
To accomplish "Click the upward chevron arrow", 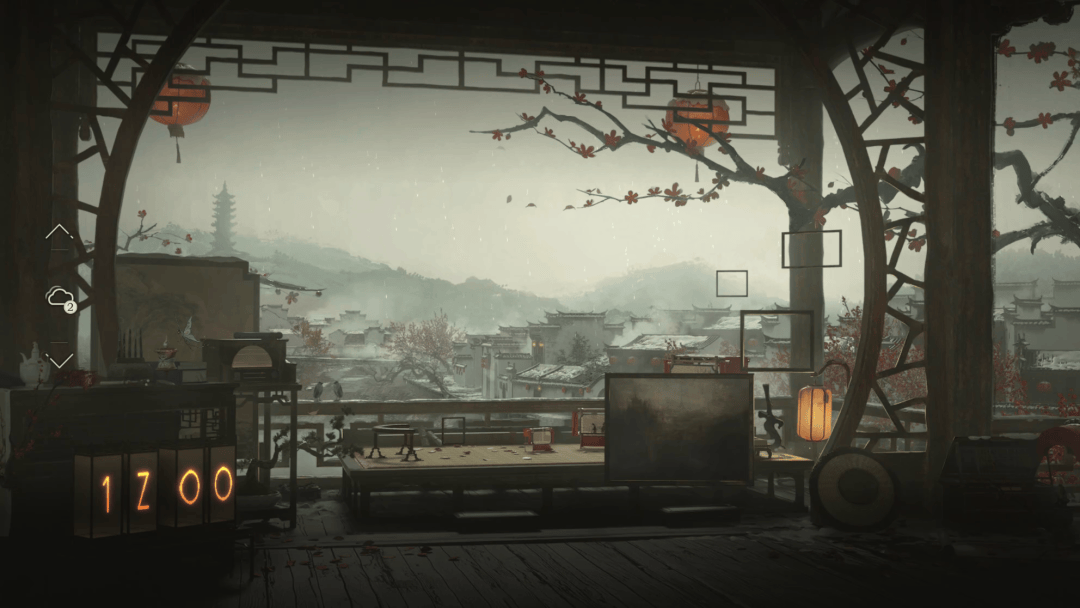I will click(x=59, y=231).
